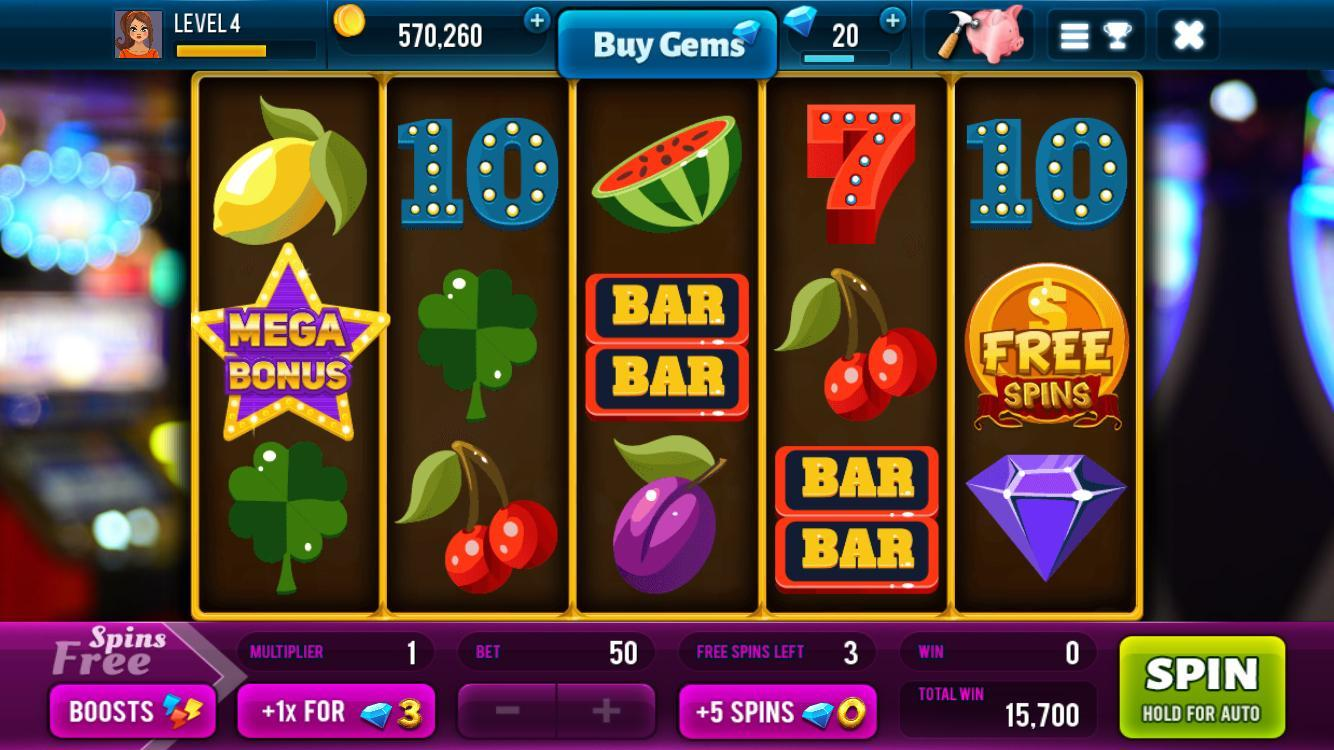
Task: Toggle the Free Spins banner ribbon
Action: click(x=110, y=651)
